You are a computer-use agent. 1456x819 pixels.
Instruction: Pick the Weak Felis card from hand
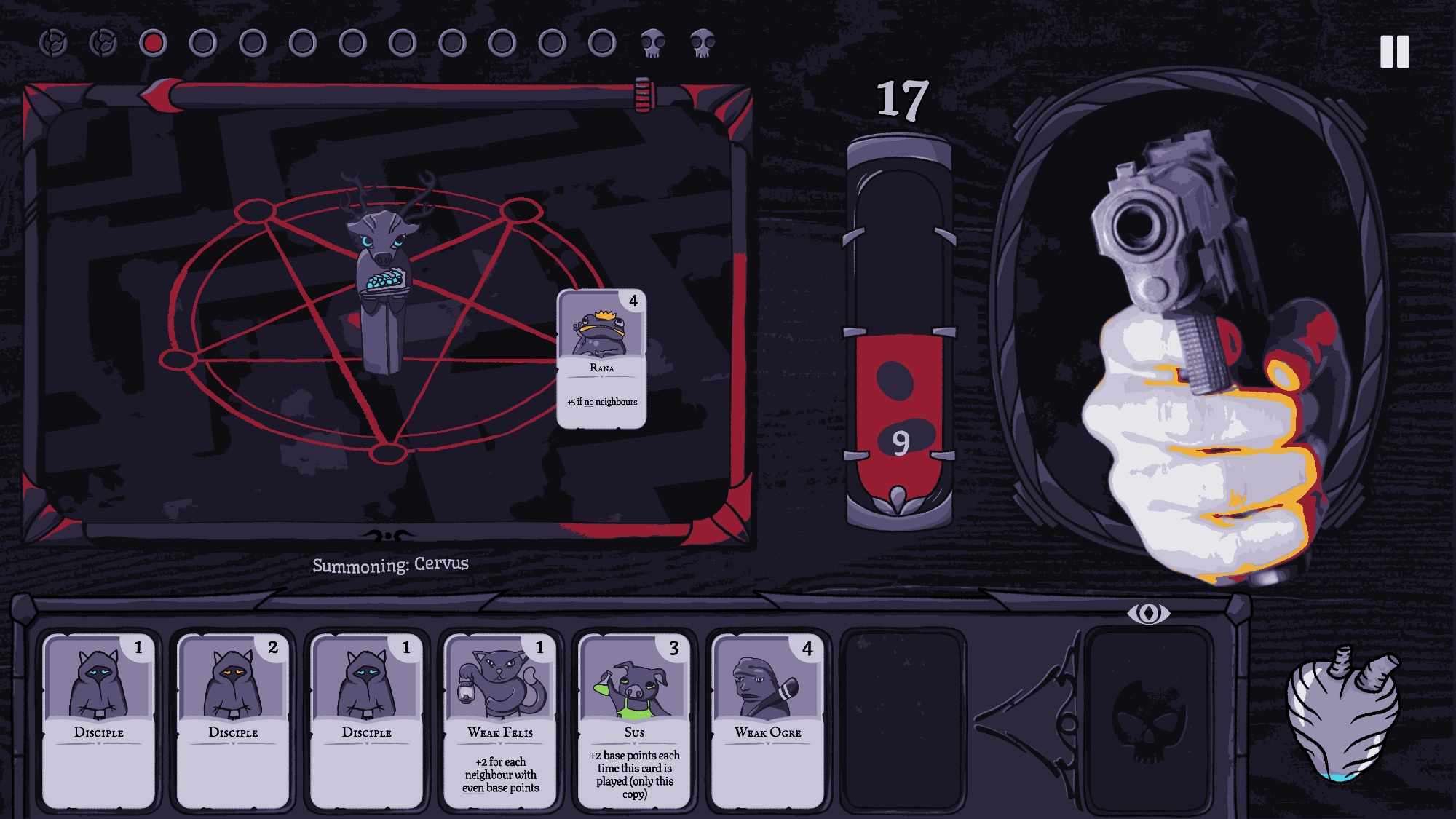click(x=500, y=719)
